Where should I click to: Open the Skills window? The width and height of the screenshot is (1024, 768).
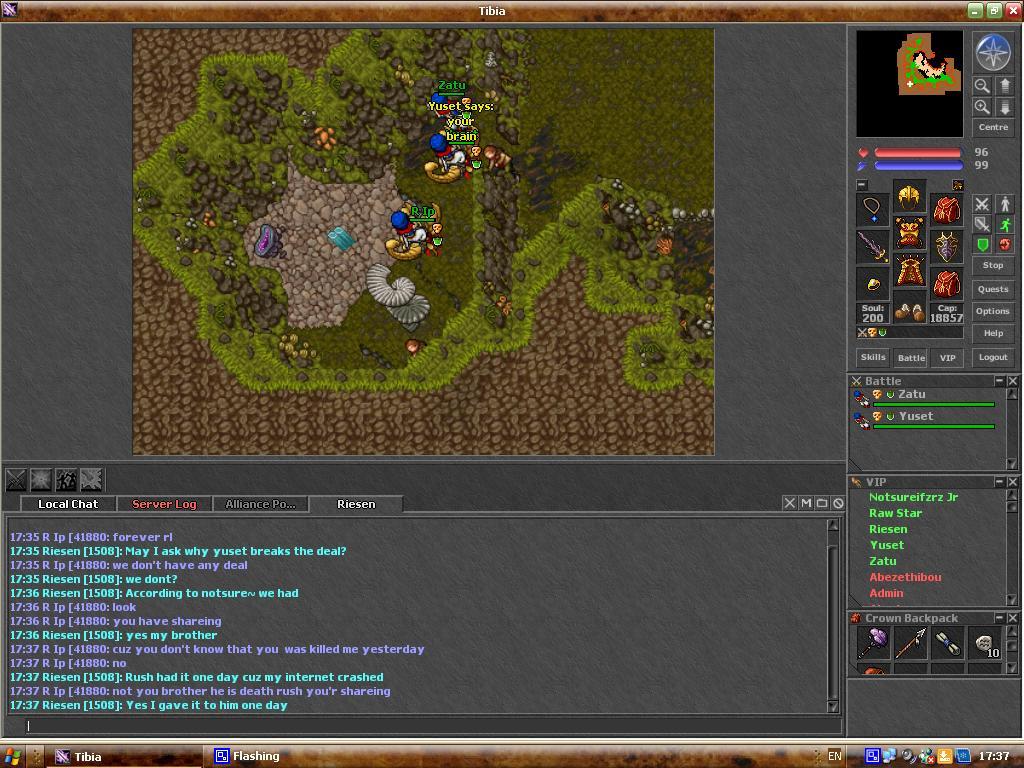[x=873, y=357]
